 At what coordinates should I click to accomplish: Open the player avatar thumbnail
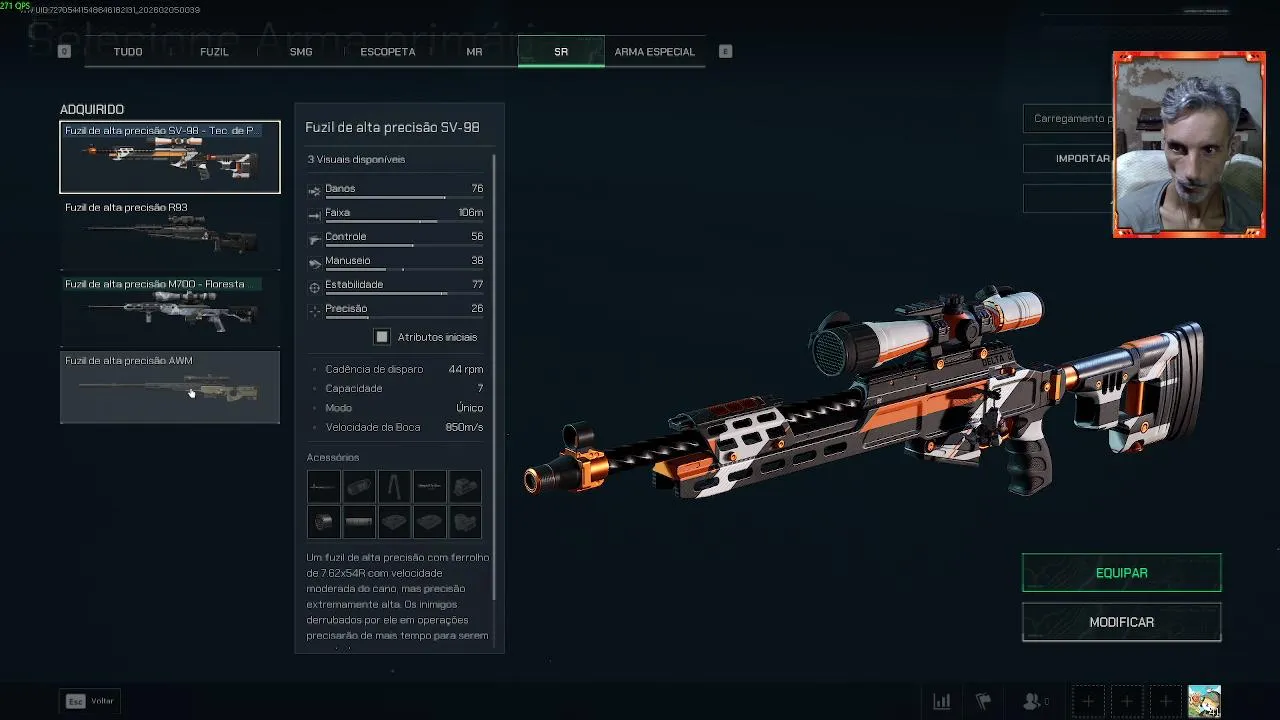(1204, 701)
